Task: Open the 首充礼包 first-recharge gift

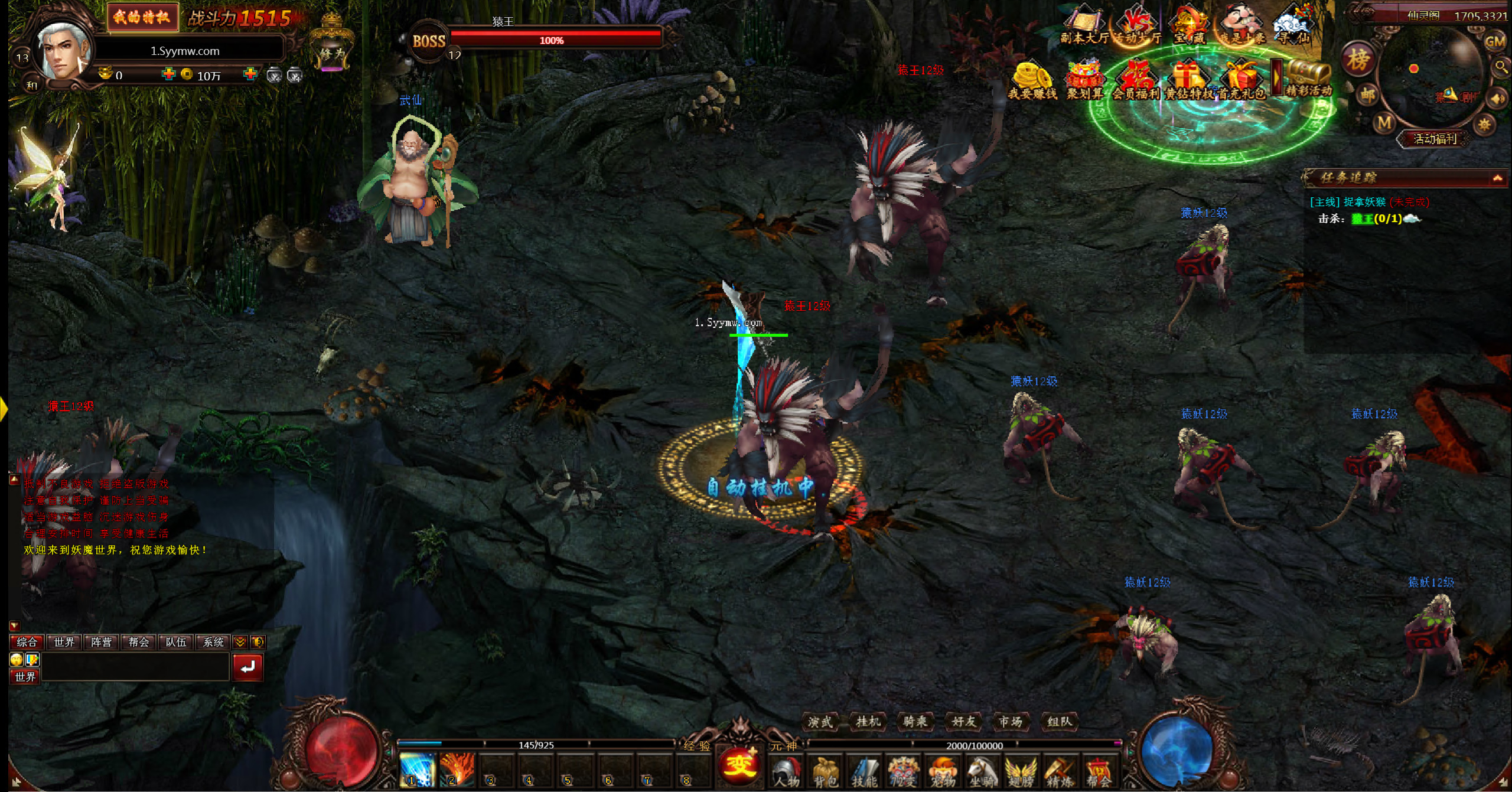Action: pyautogui.click(x=1241, y=81)
